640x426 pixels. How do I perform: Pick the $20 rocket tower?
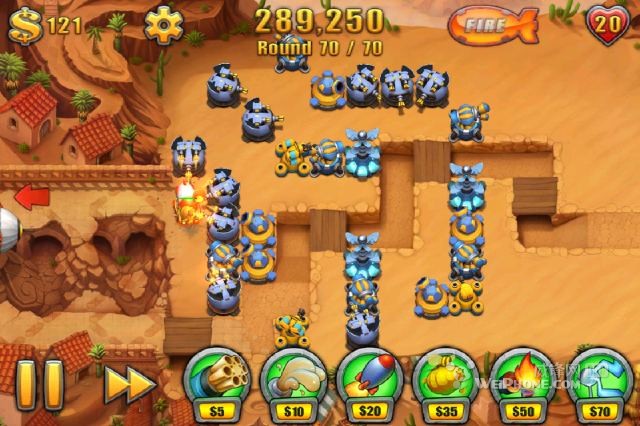(368, 380)
